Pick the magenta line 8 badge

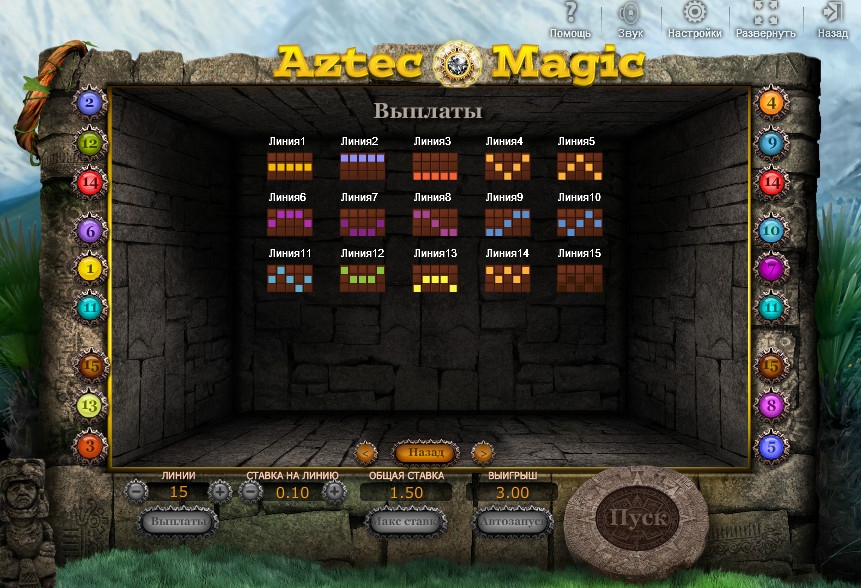[771, 405]
